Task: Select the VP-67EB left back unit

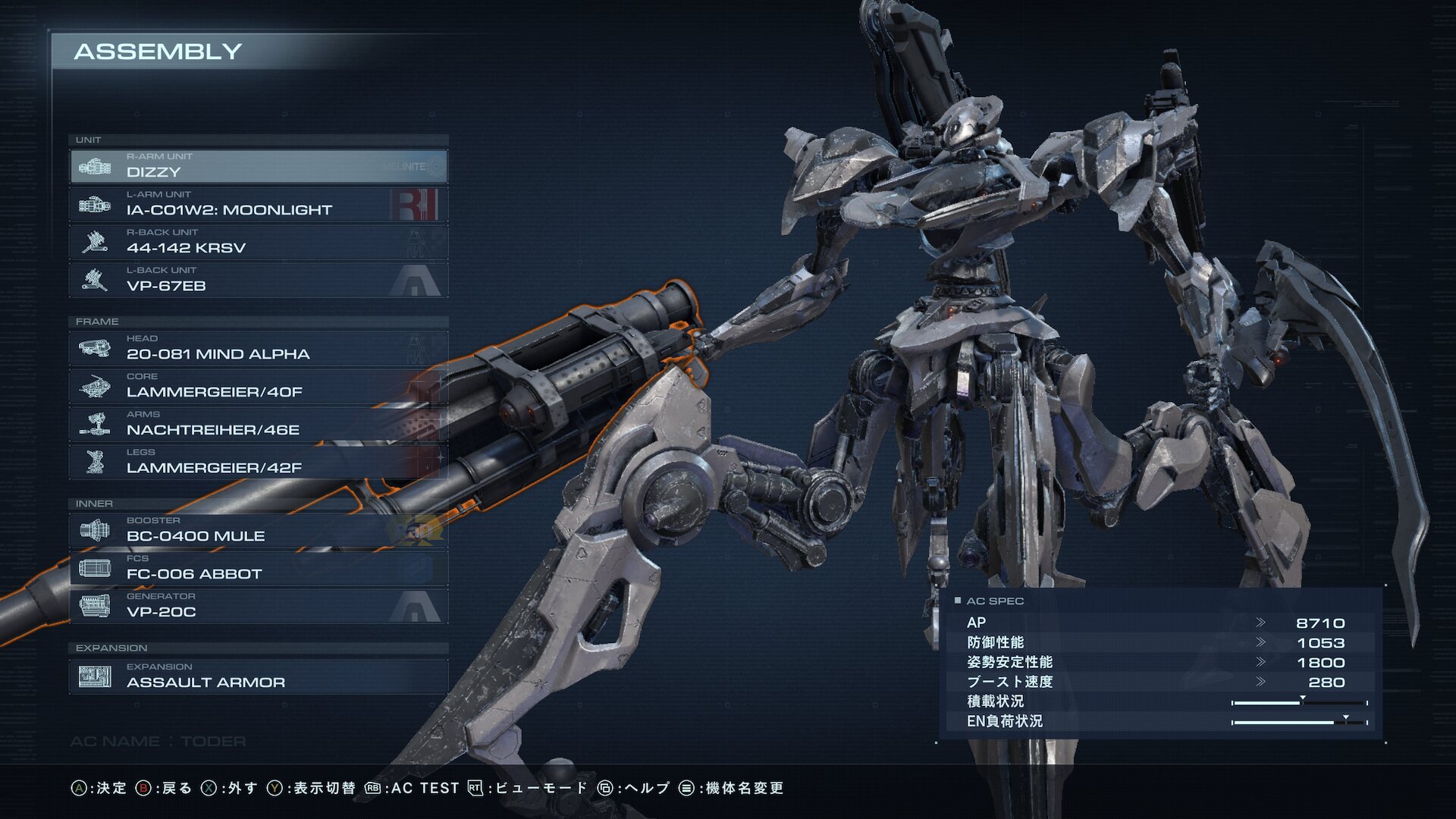Action: click(258, 280)
